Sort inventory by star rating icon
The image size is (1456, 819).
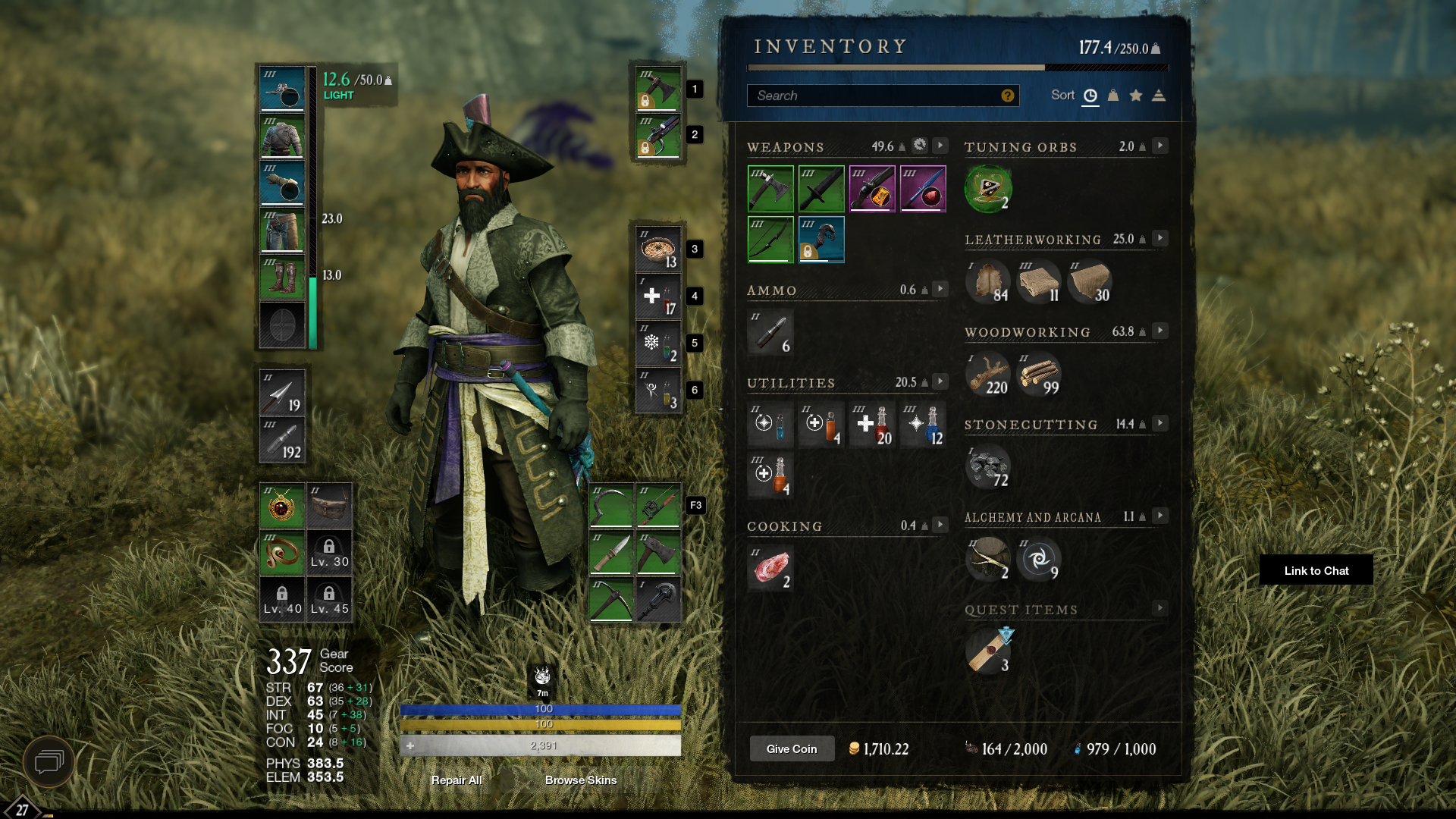pos(1136,96)
